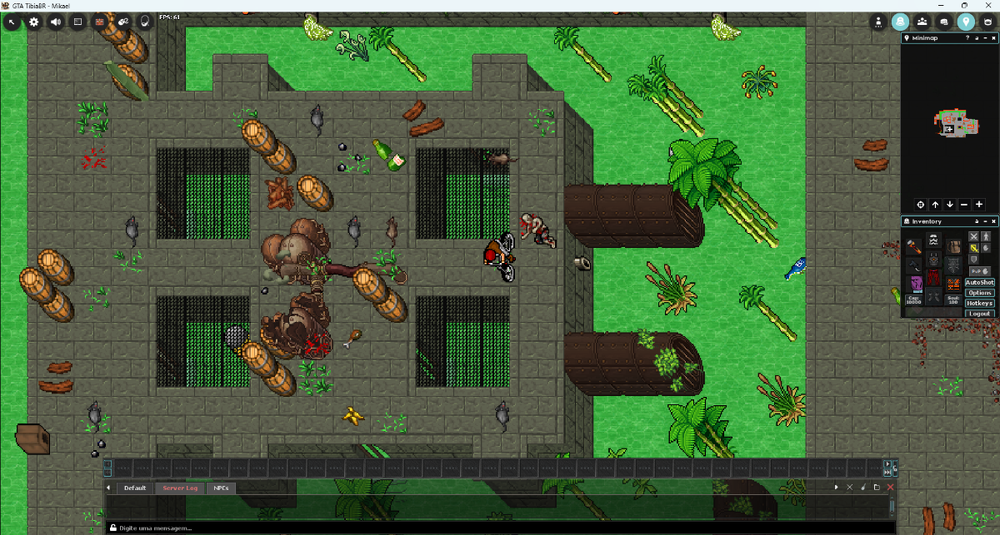Move minimap floor up with up arrow
The width and height of the screenshot is (1000, 535).
(x=935, y=205)
